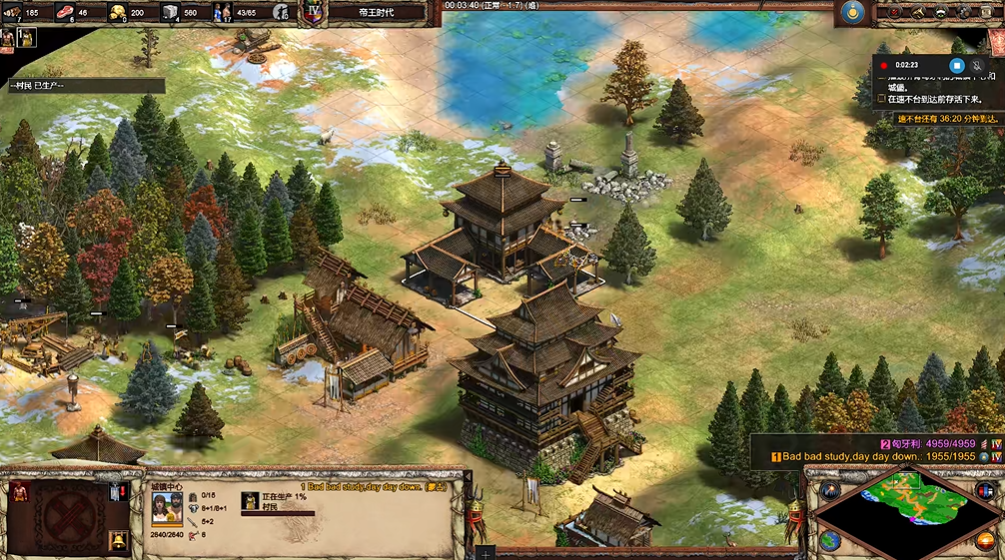Open the chat helmet button
This screenshot has width=1005, height=560.
941,12
